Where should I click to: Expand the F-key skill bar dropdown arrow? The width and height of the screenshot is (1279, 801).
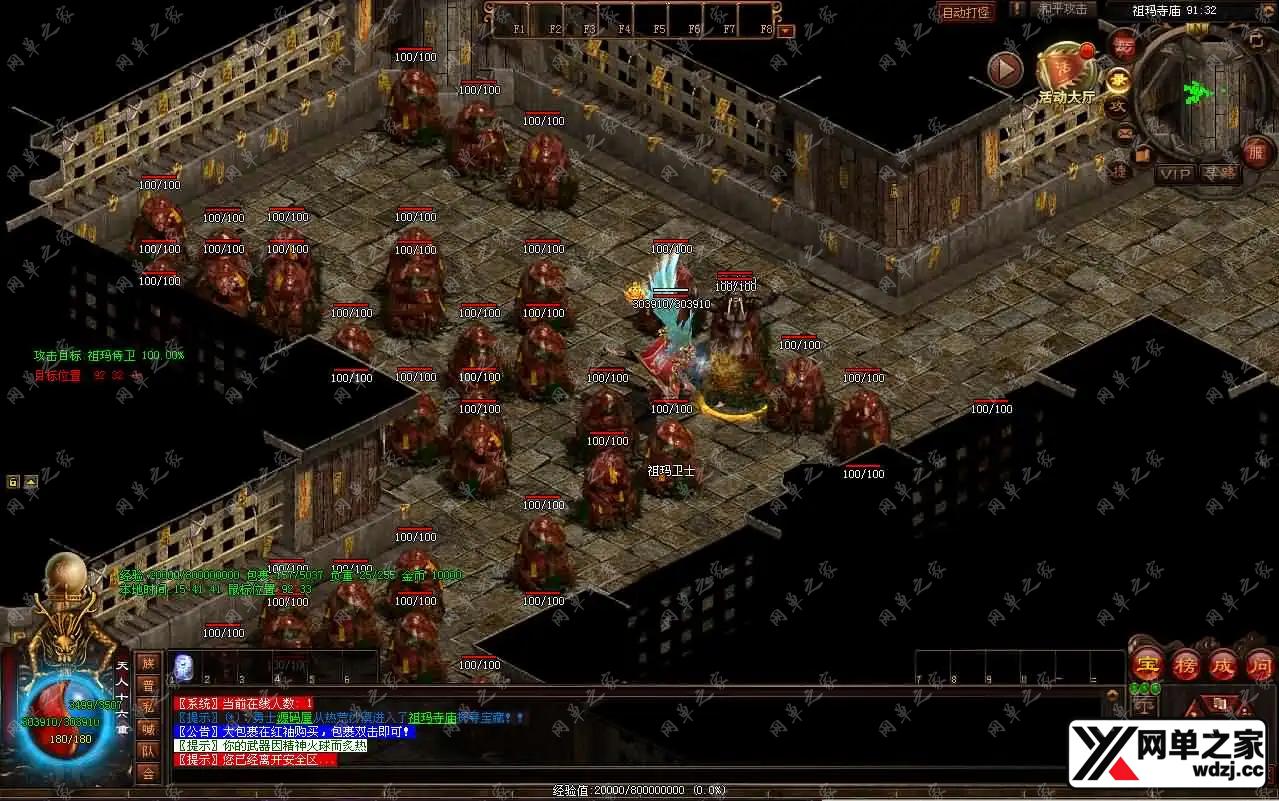tap(785, 30)
